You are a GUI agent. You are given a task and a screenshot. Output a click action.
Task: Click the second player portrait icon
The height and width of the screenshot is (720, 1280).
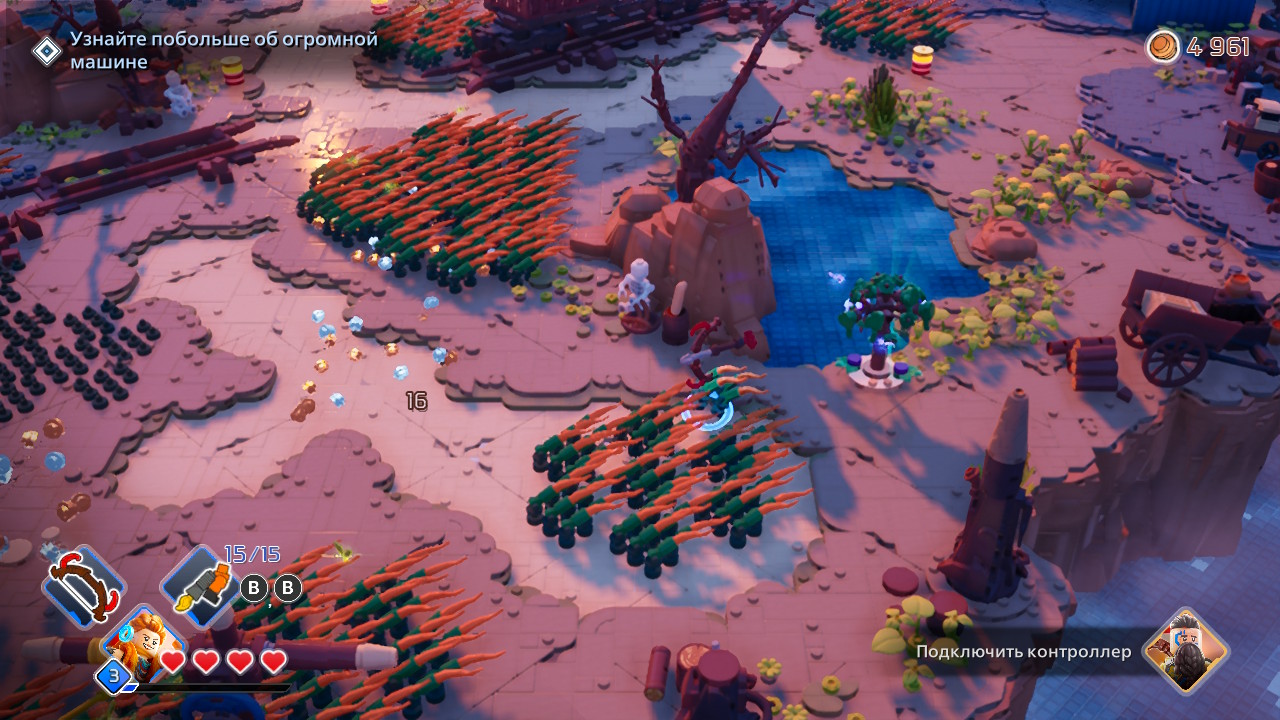point(1186,651)
